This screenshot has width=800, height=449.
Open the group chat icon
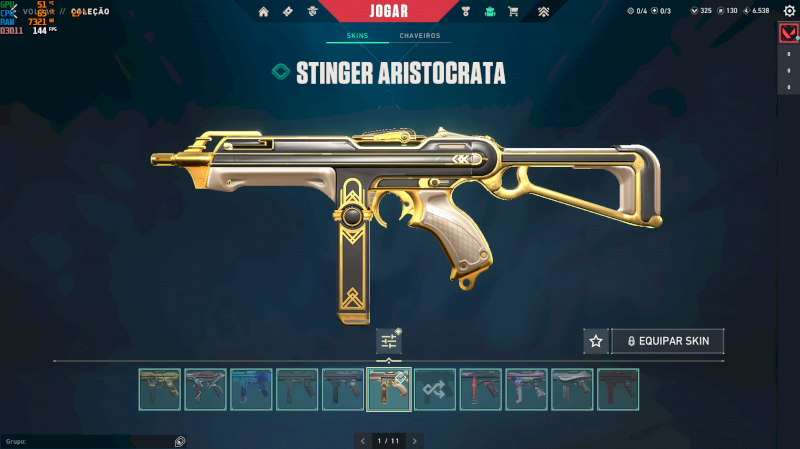click(x=179, y=440)
